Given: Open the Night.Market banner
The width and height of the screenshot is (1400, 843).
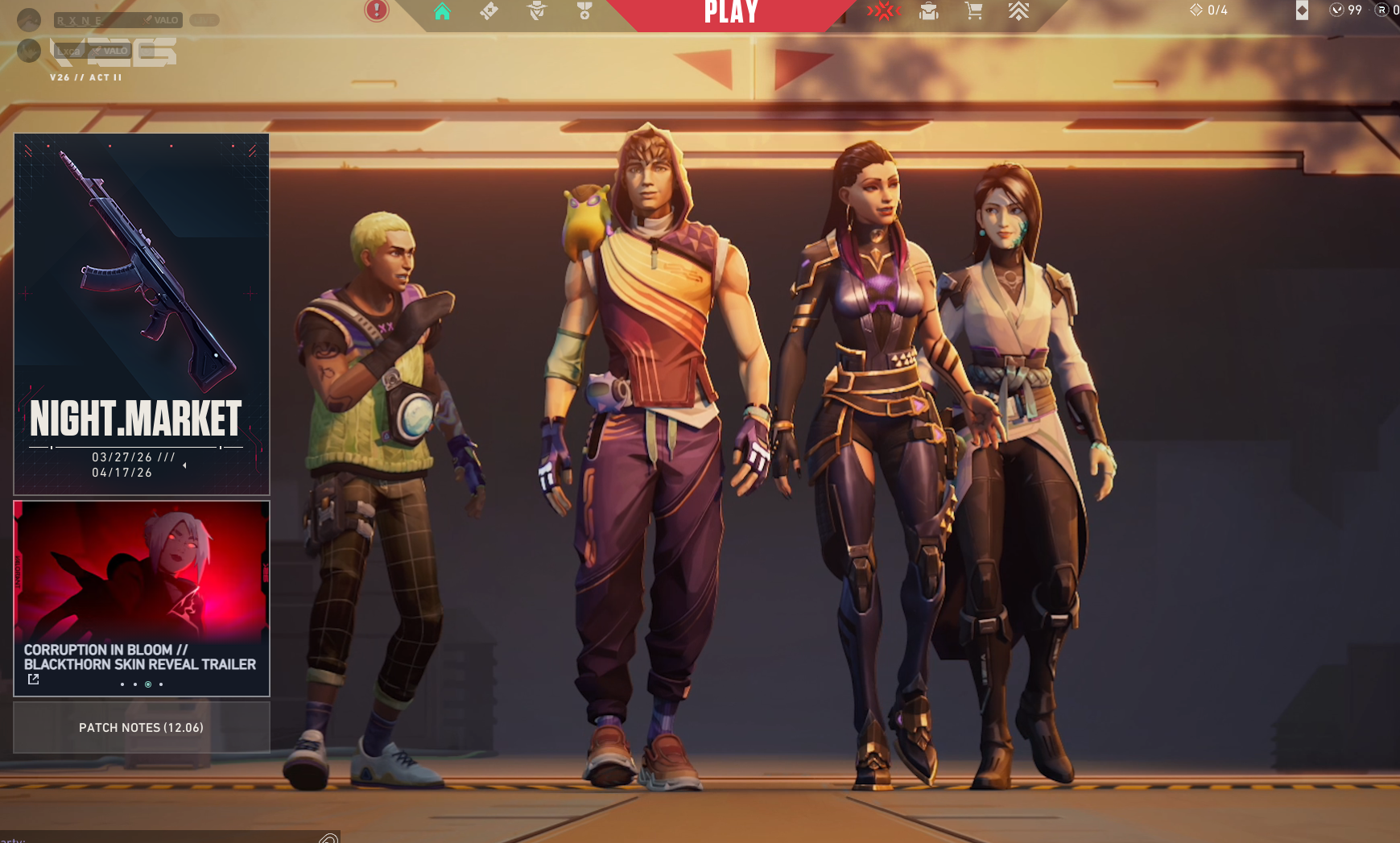Looking at the screenshot, I should pyautogui.click(x=142, y=314).
